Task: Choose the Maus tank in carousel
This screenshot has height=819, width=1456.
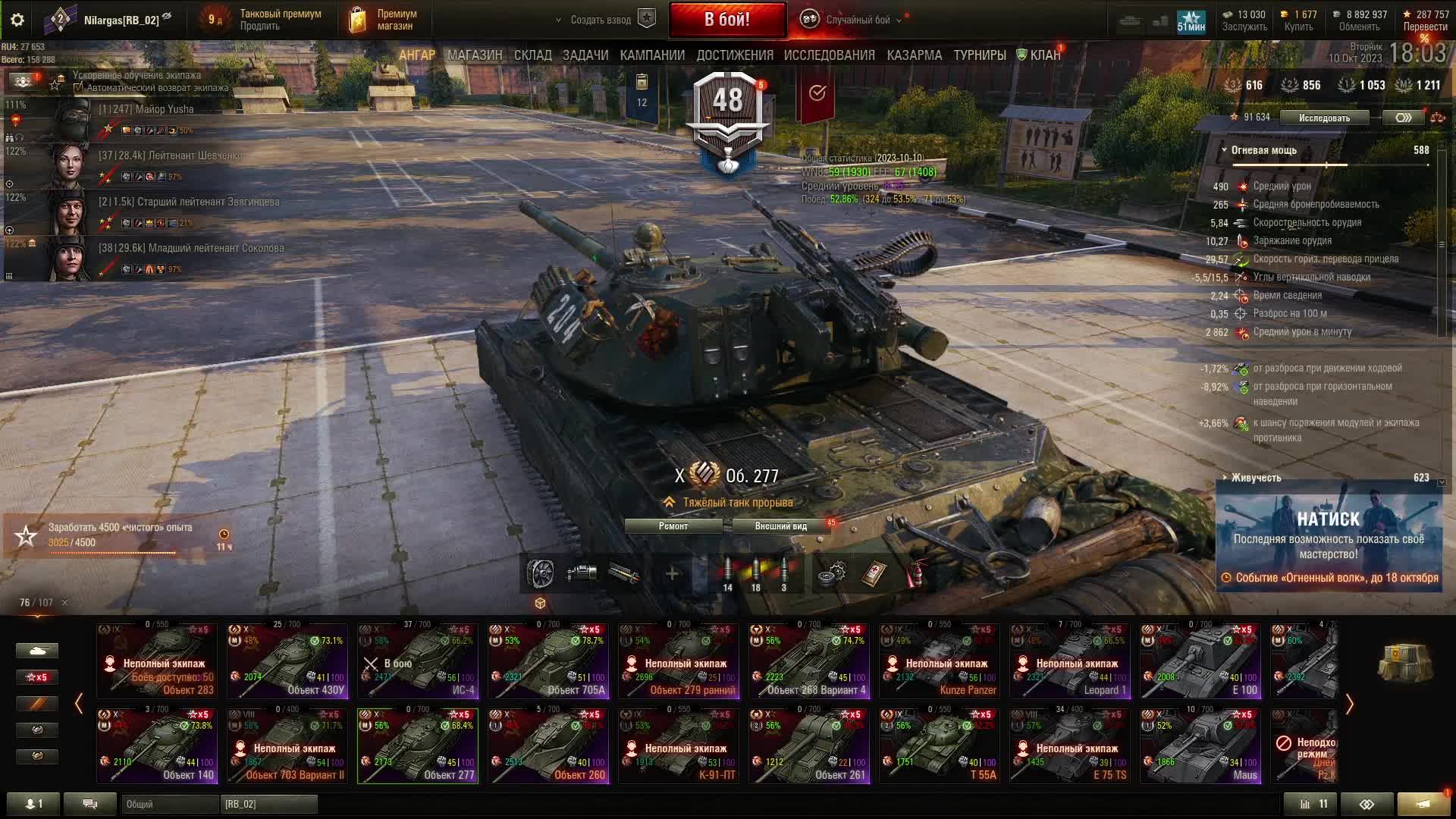Action: click(1200, 745)
